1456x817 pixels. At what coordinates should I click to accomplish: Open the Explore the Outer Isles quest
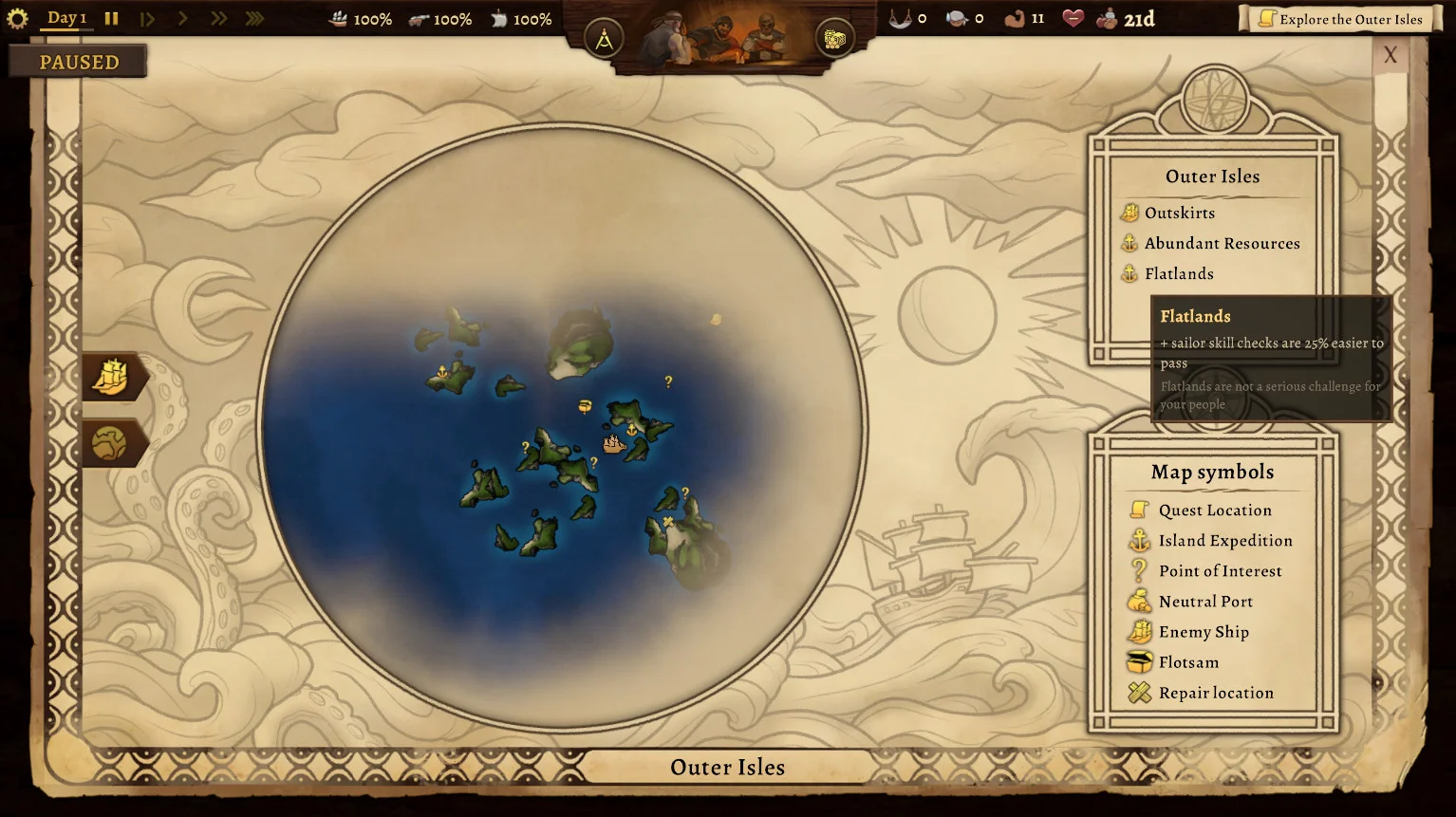click(x=1340, y=19)
